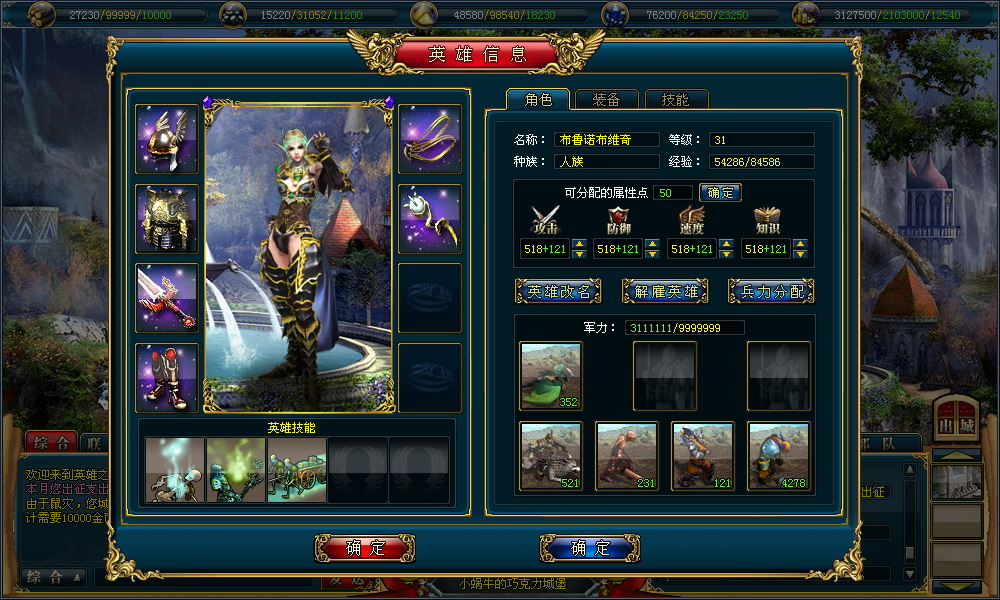This screenshot has width=1000, height=600.
Task: Open 兵力分配 troop allocation
Action: pos(771,291)
